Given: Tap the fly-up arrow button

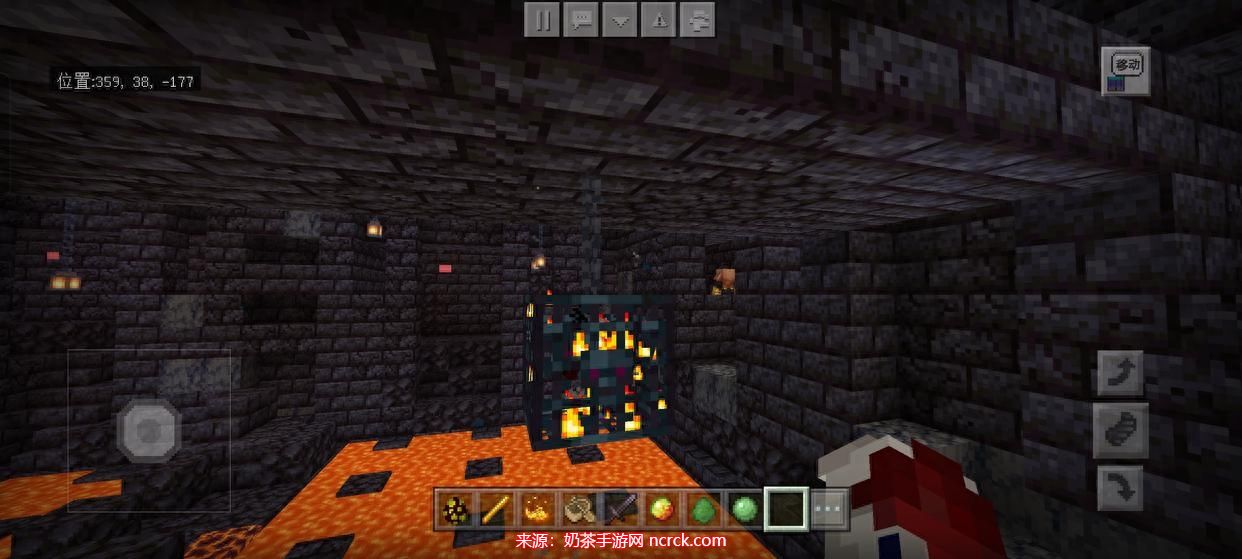Looking at the screenshot, I should click(x=1121, y=374).
